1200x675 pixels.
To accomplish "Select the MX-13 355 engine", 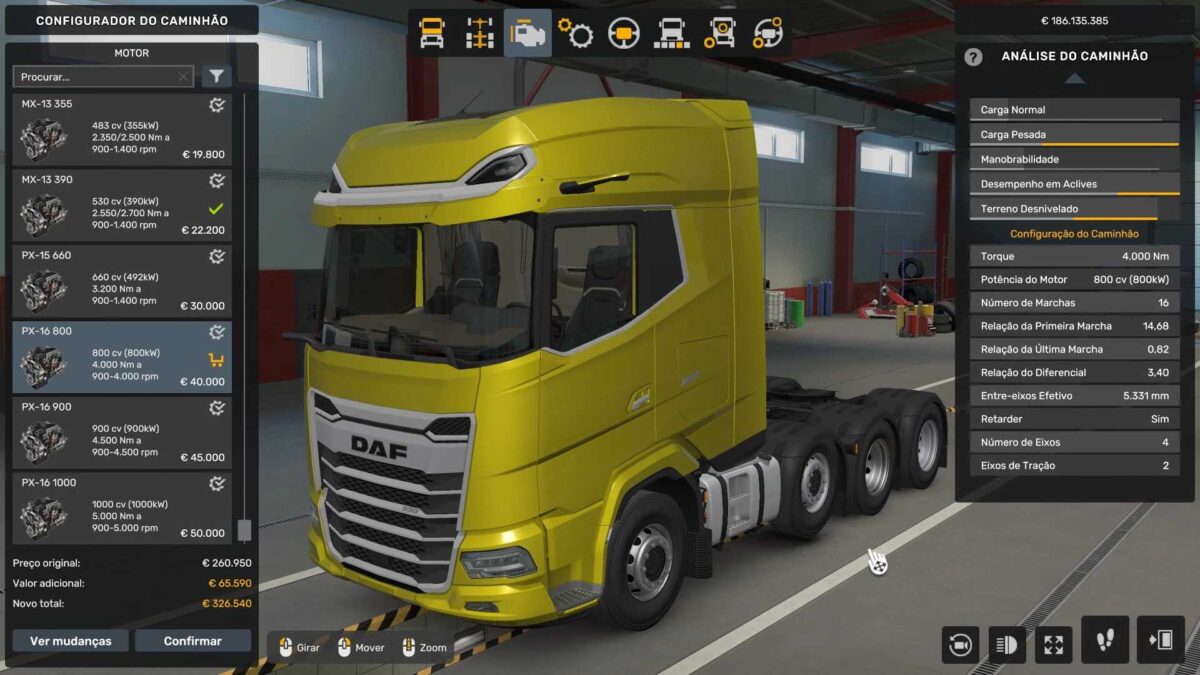I will [122, 131].
